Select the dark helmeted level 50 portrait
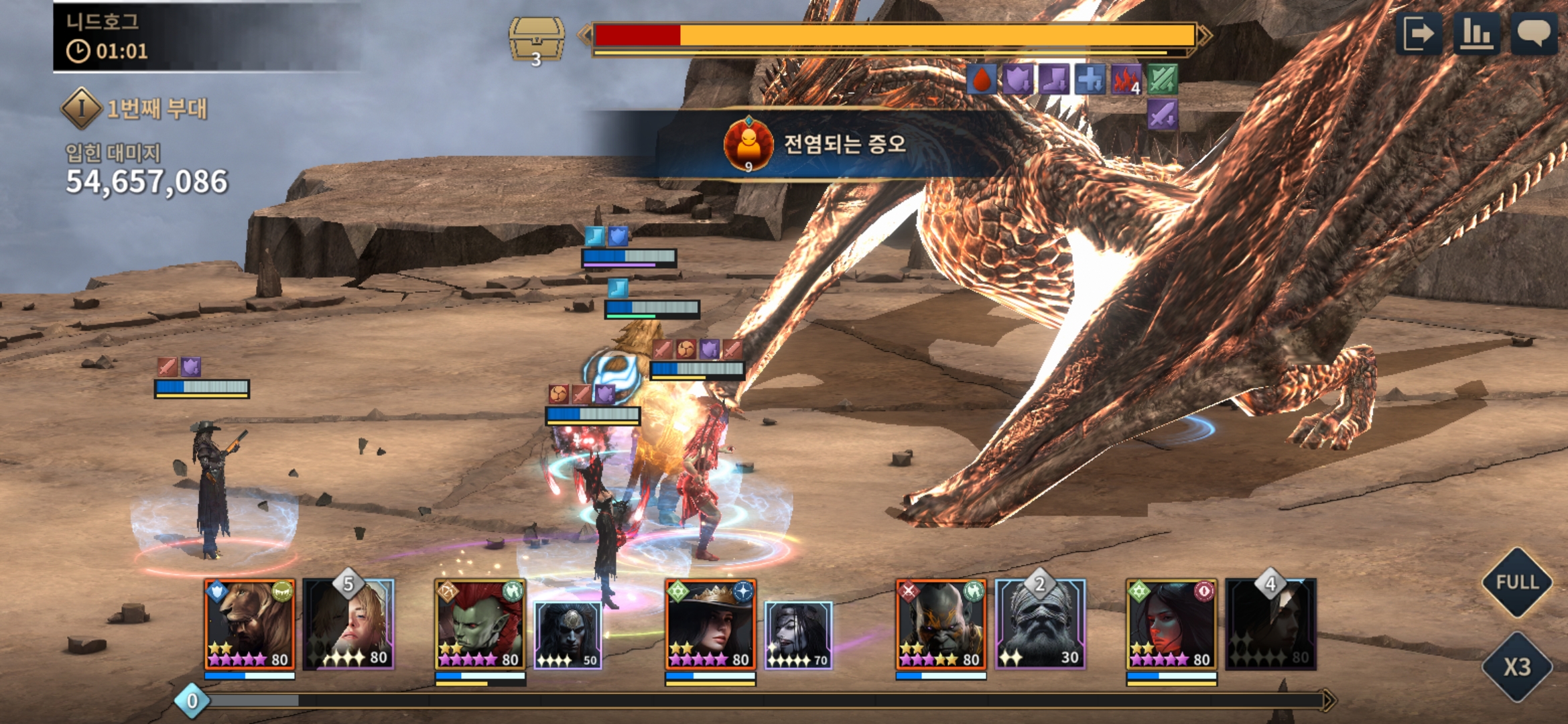The width and height of the screenshot is (1568, 724). pyautogui.click(x=568, y=634)
